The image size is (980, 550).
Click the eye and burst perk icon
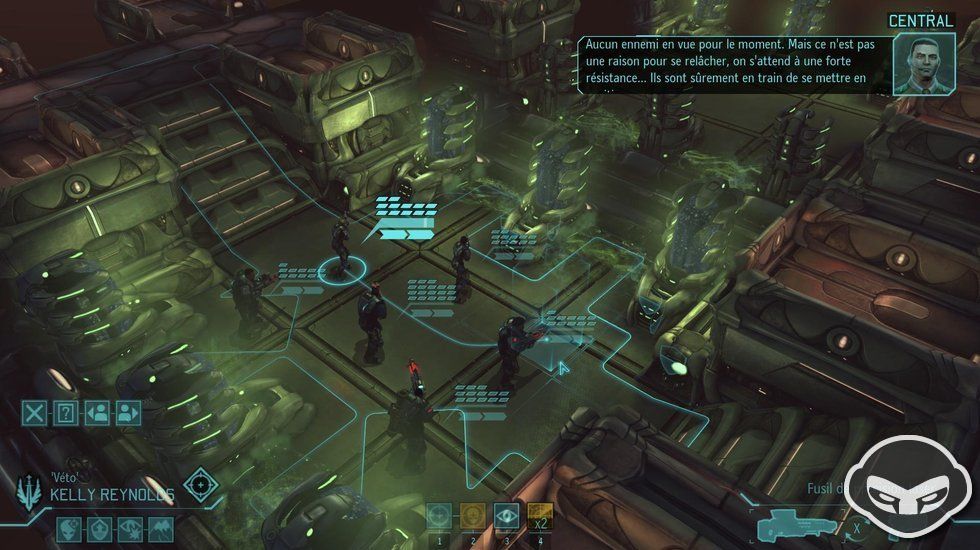(x=131, y=528)
